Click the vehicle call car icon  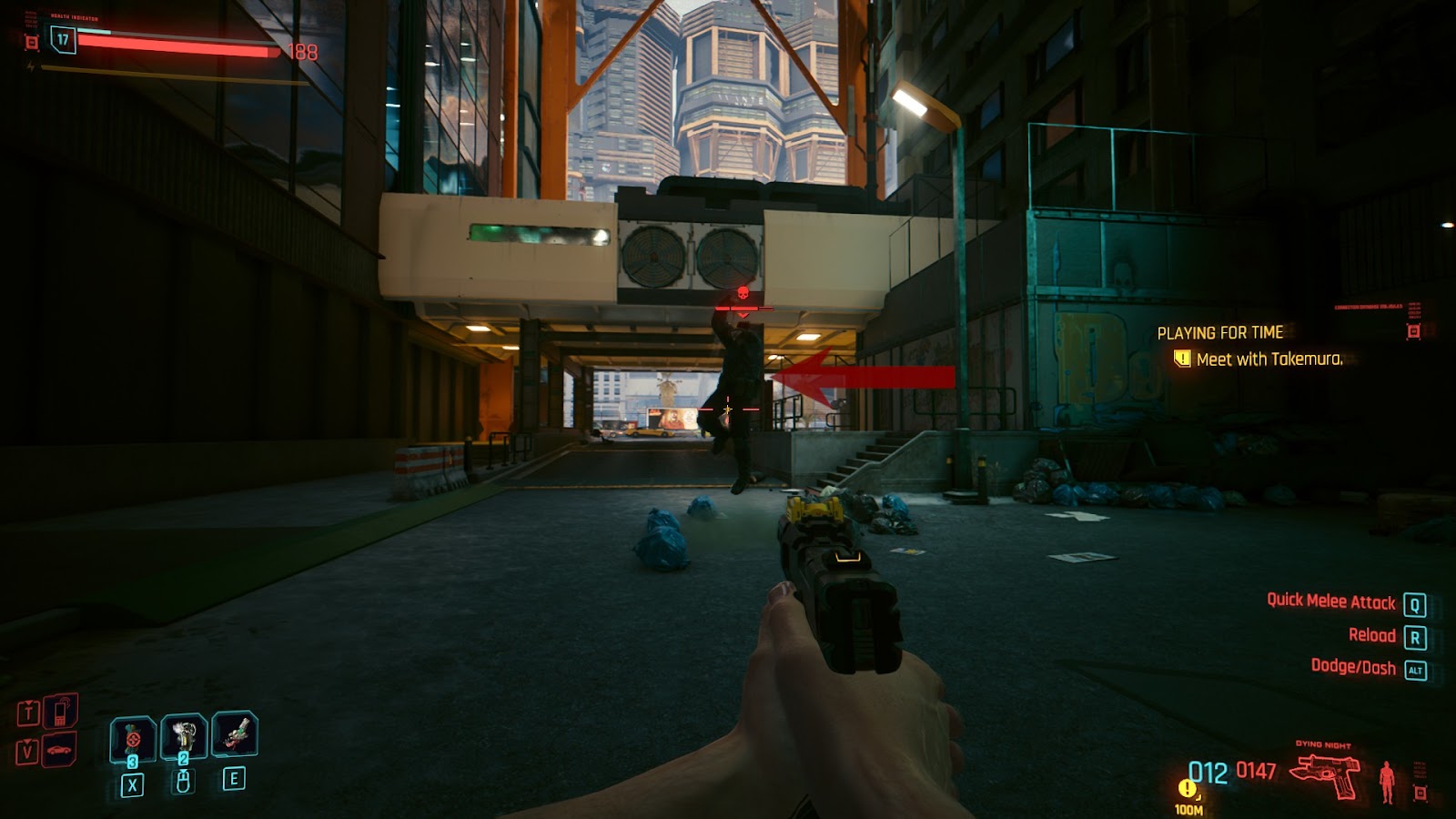tap(58, 749)
